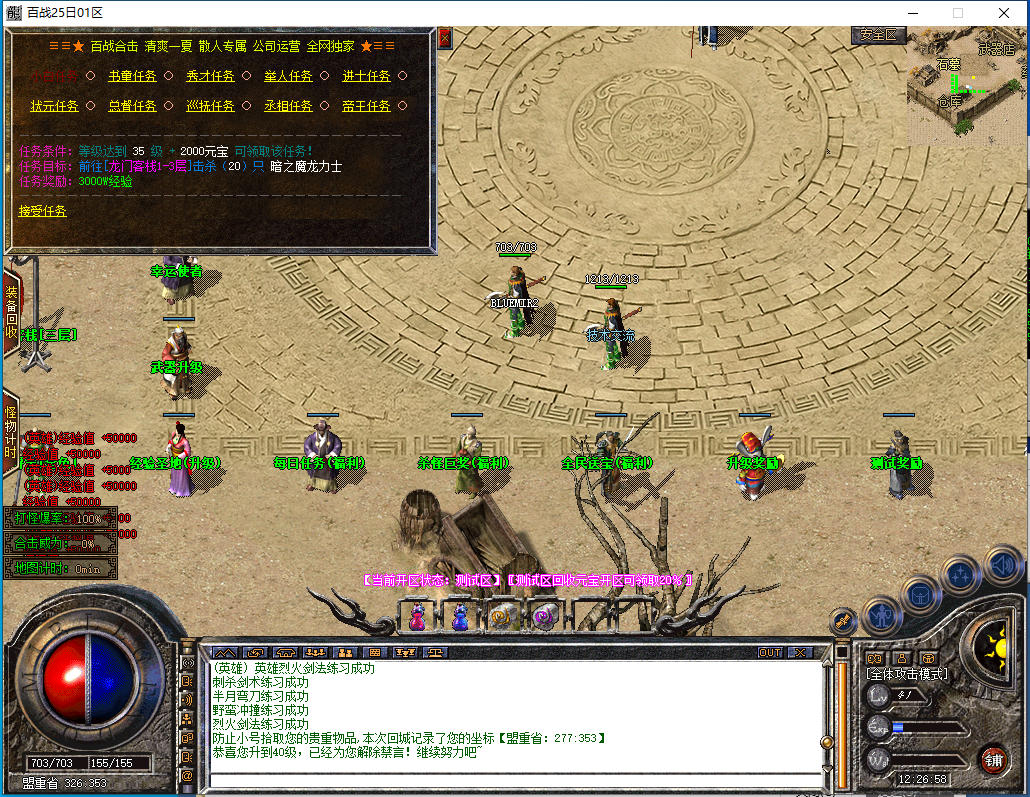
Task: Open the 秀才任务 quest
Action: 210,76
